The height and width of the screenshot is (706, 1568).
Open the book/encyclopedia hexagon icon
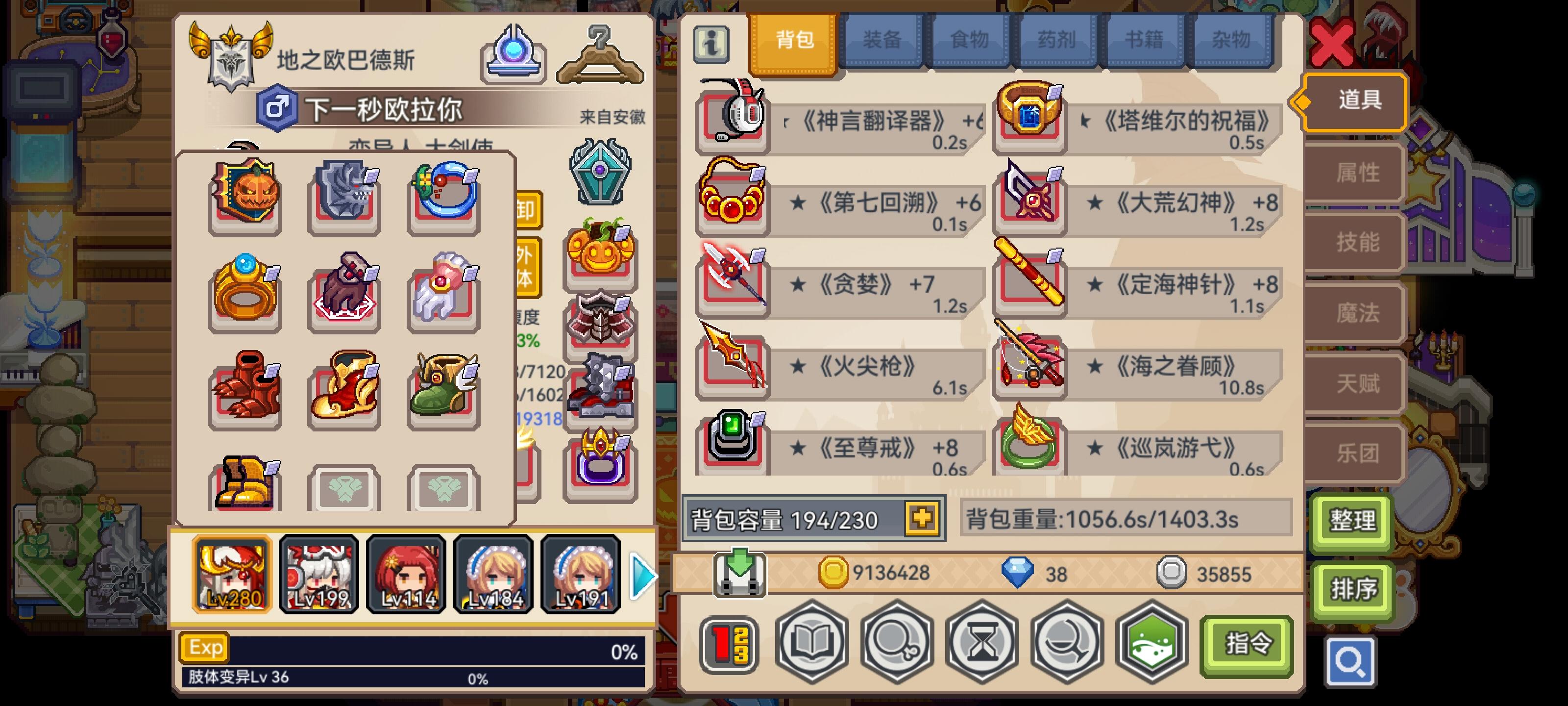click(x=811, y=644)
